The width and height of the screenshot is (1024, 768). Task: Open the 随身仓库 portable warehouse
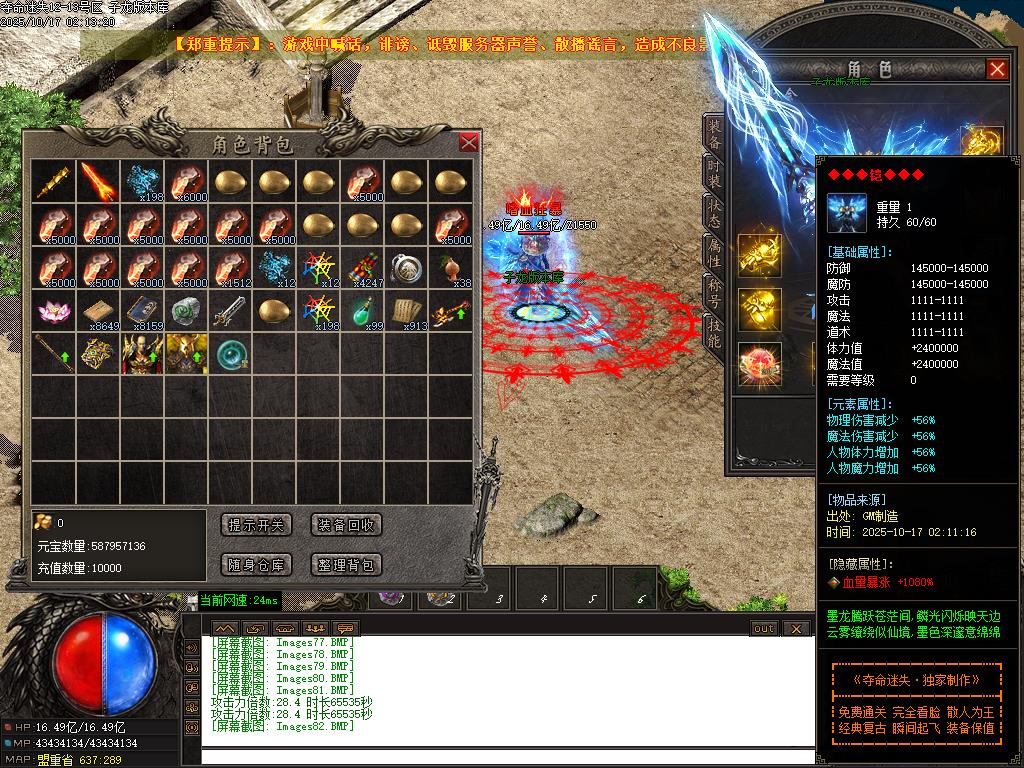(x=257, y=565)
